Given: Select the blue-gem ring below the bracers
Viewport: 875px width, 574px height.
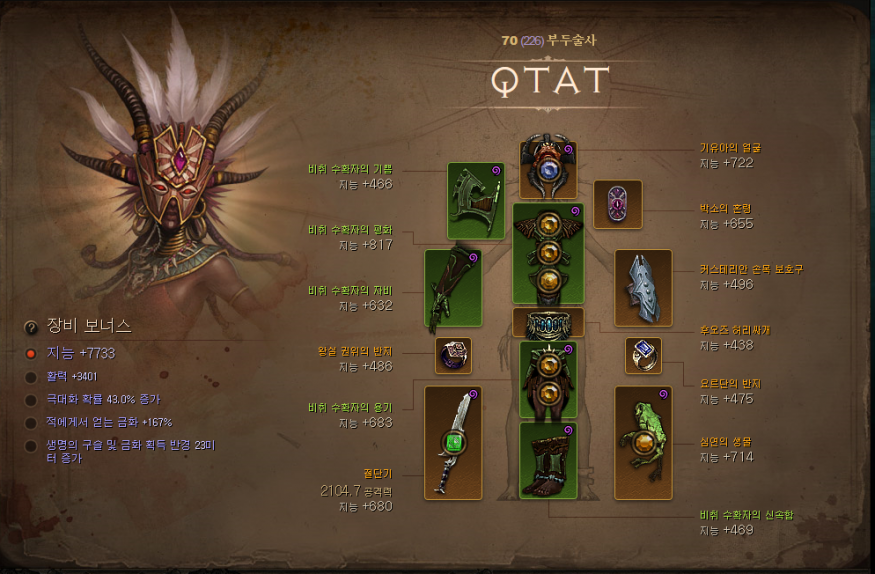Looking at the screenshot, I should (x=643, y=355).
